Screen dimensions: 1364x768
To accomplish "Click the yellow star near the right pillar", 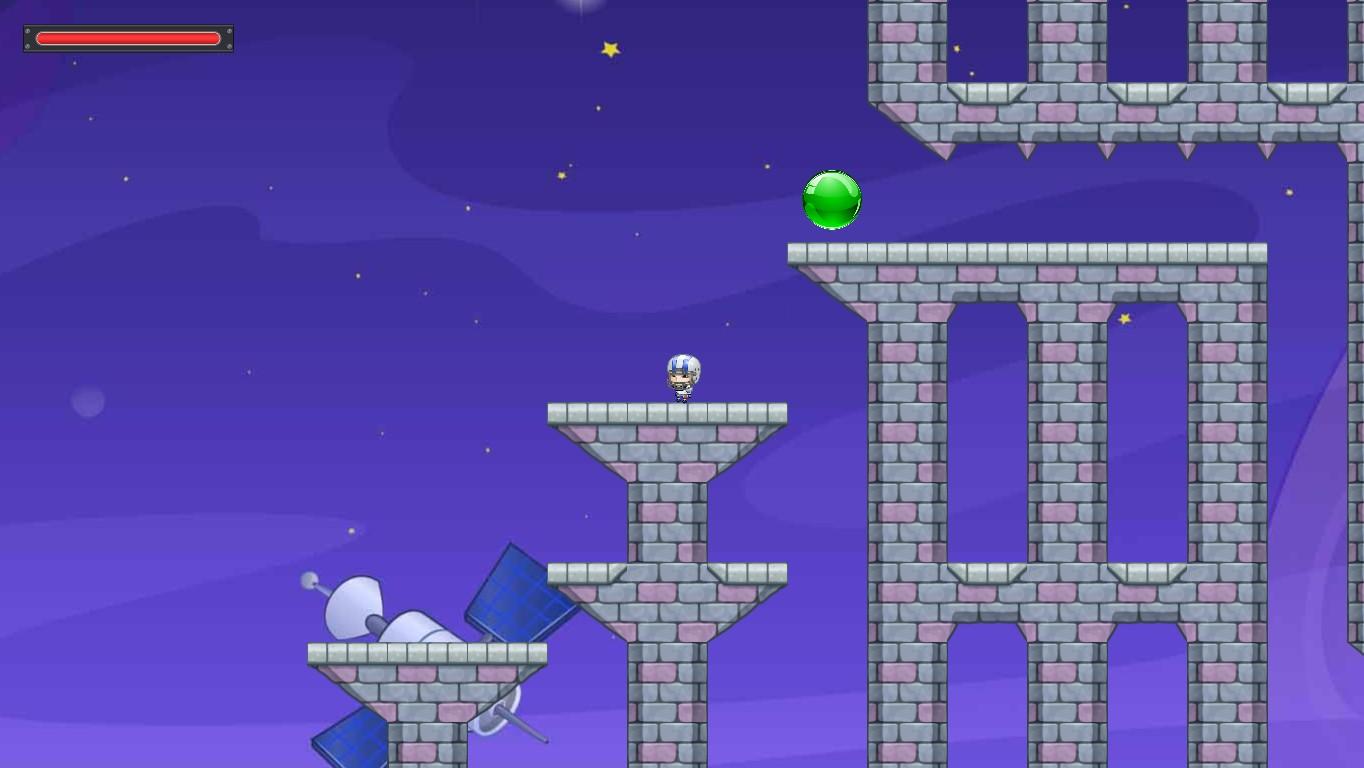I will 1125,316.
